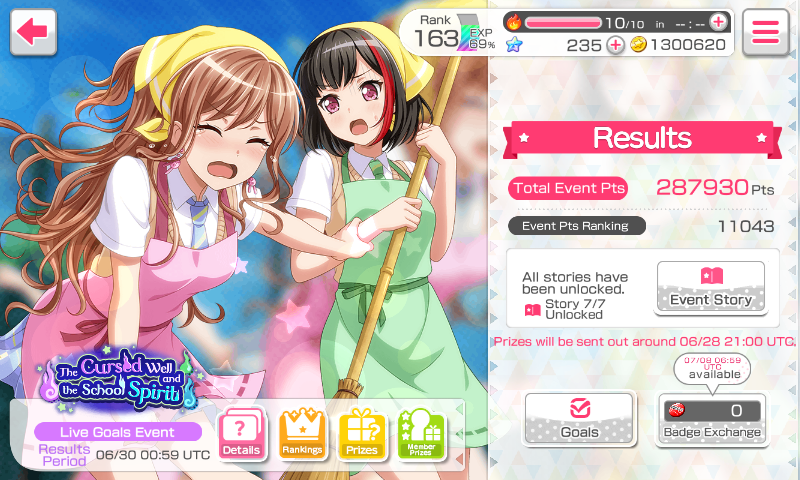Go back with the pink arrow button
800x480 pixels.
[x=32, y=32]
